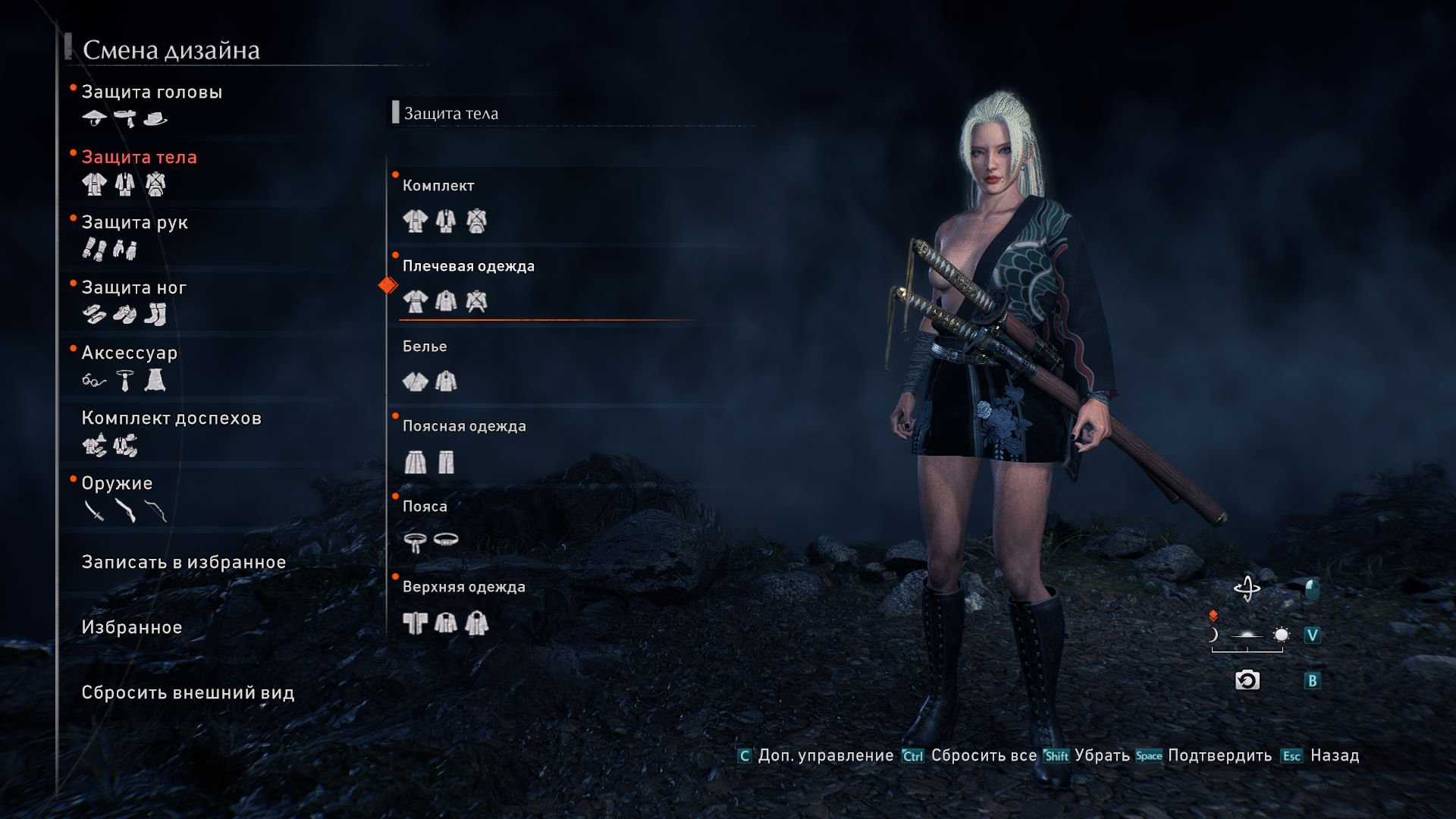Open the Избранное list

coord(132,628)
